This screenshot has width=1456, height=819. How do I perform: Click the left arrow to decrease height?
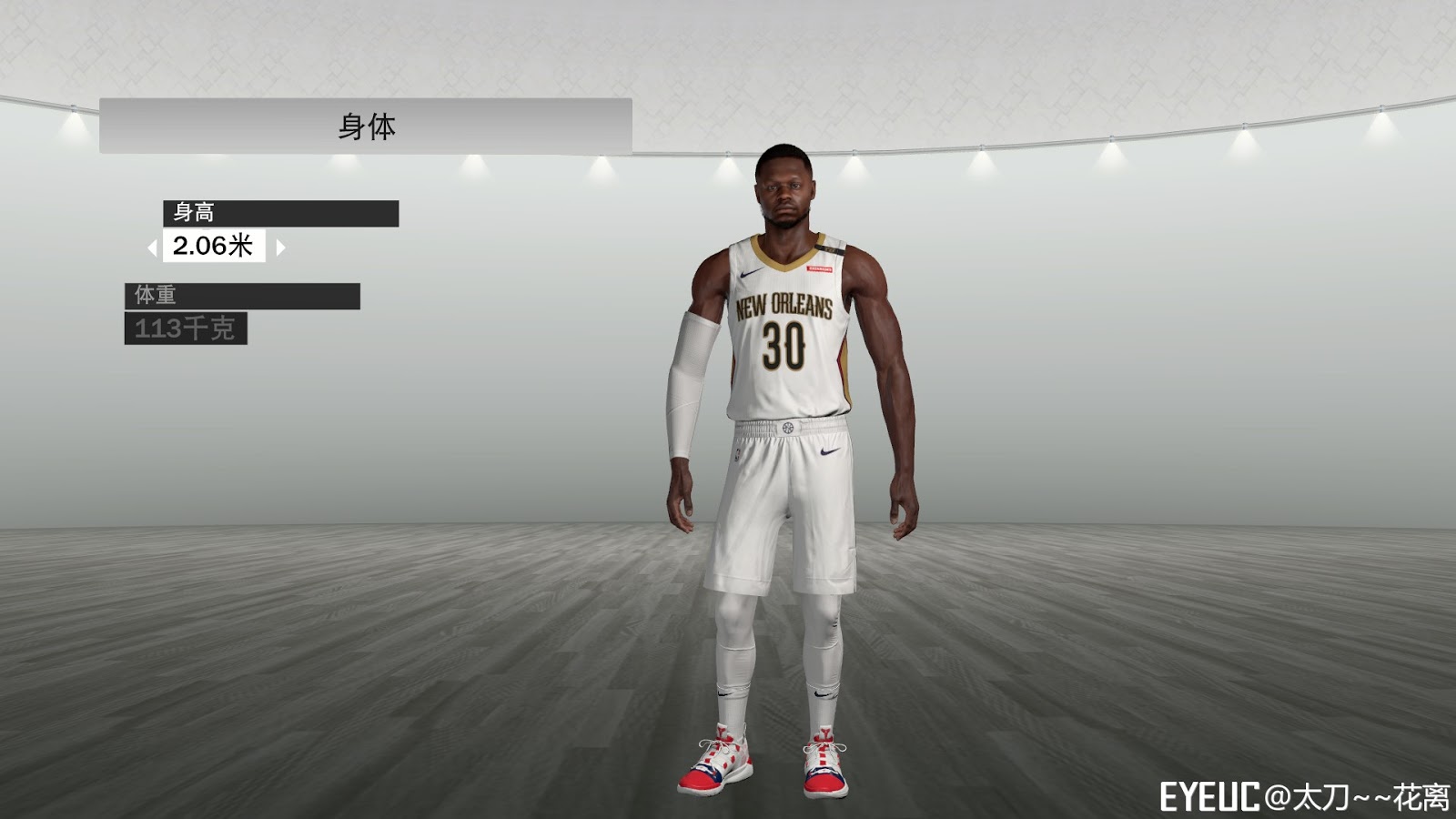pyautogui.click(x=153, y=246)
